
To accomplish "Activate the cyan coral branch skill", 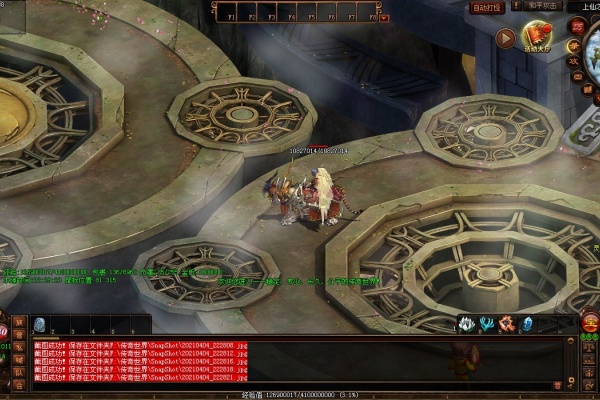I will click(x=486, y=323).
